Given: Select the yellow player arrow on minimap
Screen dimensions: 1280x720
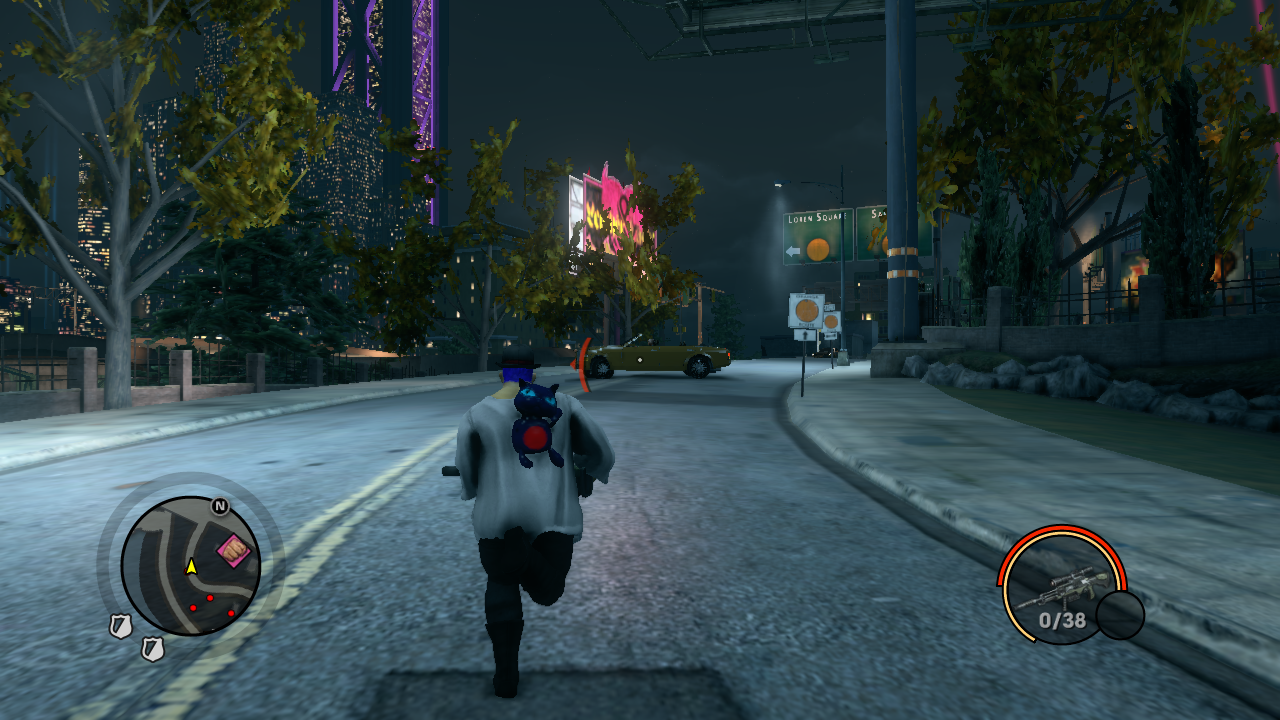Looking at the screenshot, I should [x=191, y=566].
